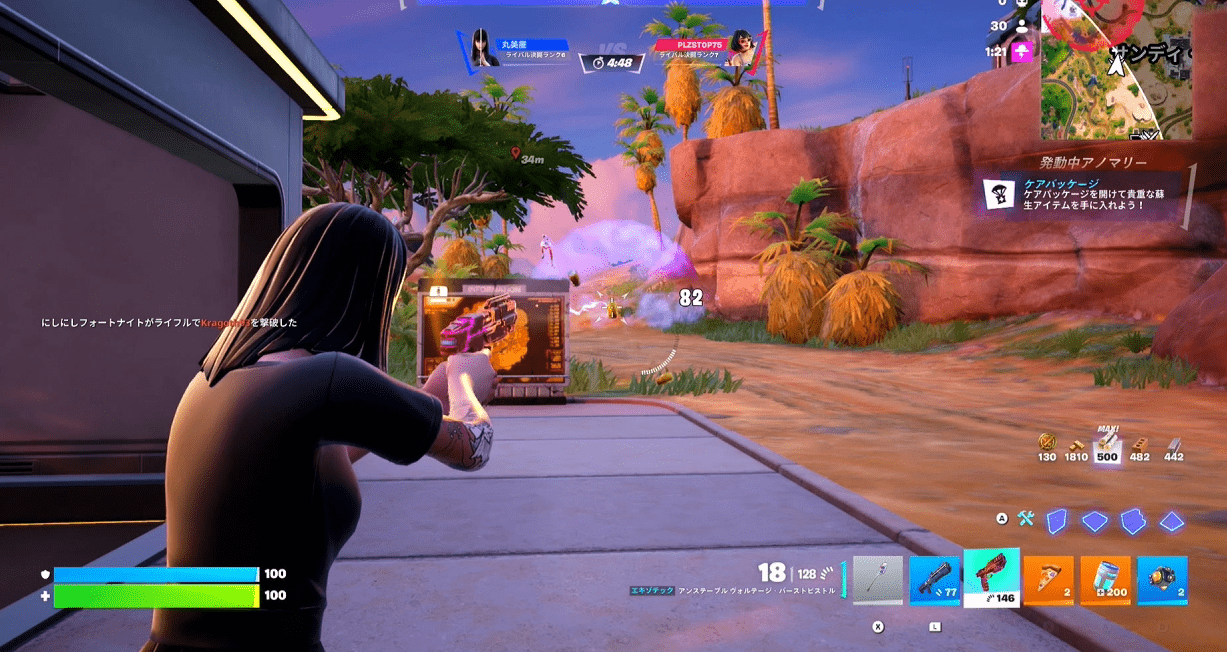Select the metal material showing 442
The width and height of the screenshot is (1227, 652).
tap(1174, 445)
